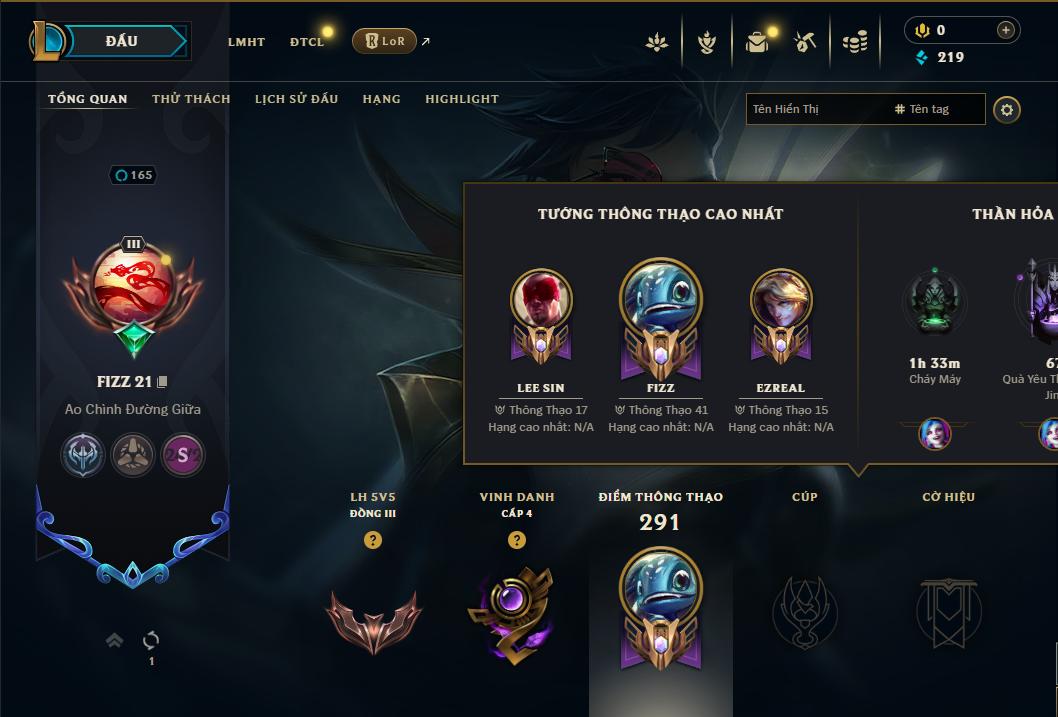
Task: Open the ĐTCL game mode page
Action: tap(307, 42)
